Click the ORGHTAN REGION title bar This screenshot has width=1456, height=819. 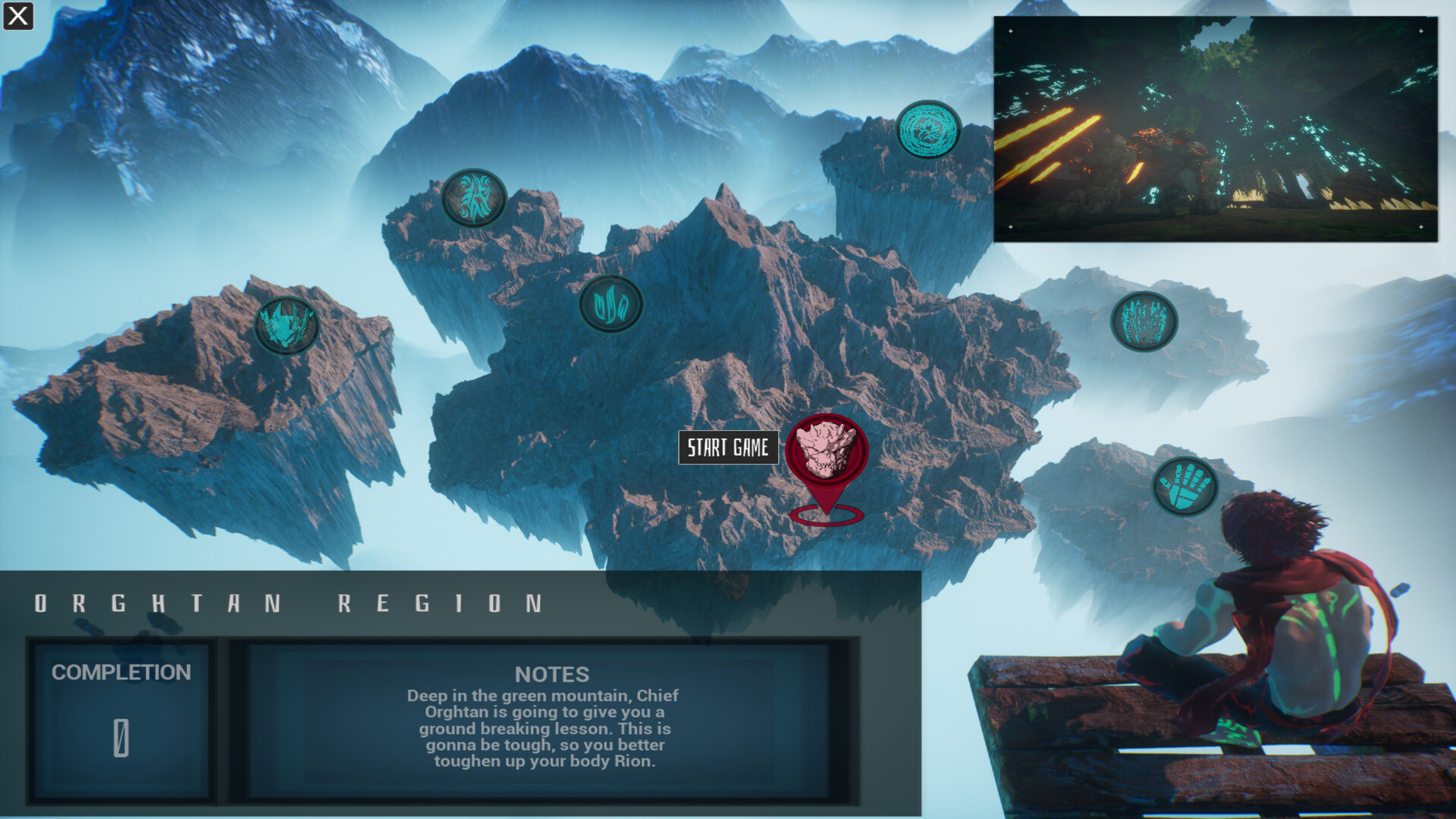click(x=288, y=603)
